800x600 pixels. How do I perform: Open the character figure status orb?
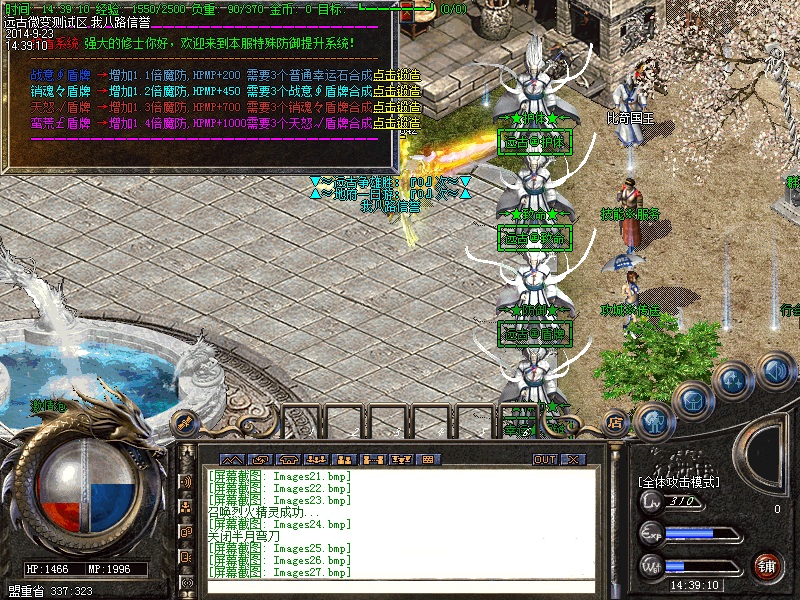pyautogui.click(x=652, y=421)
